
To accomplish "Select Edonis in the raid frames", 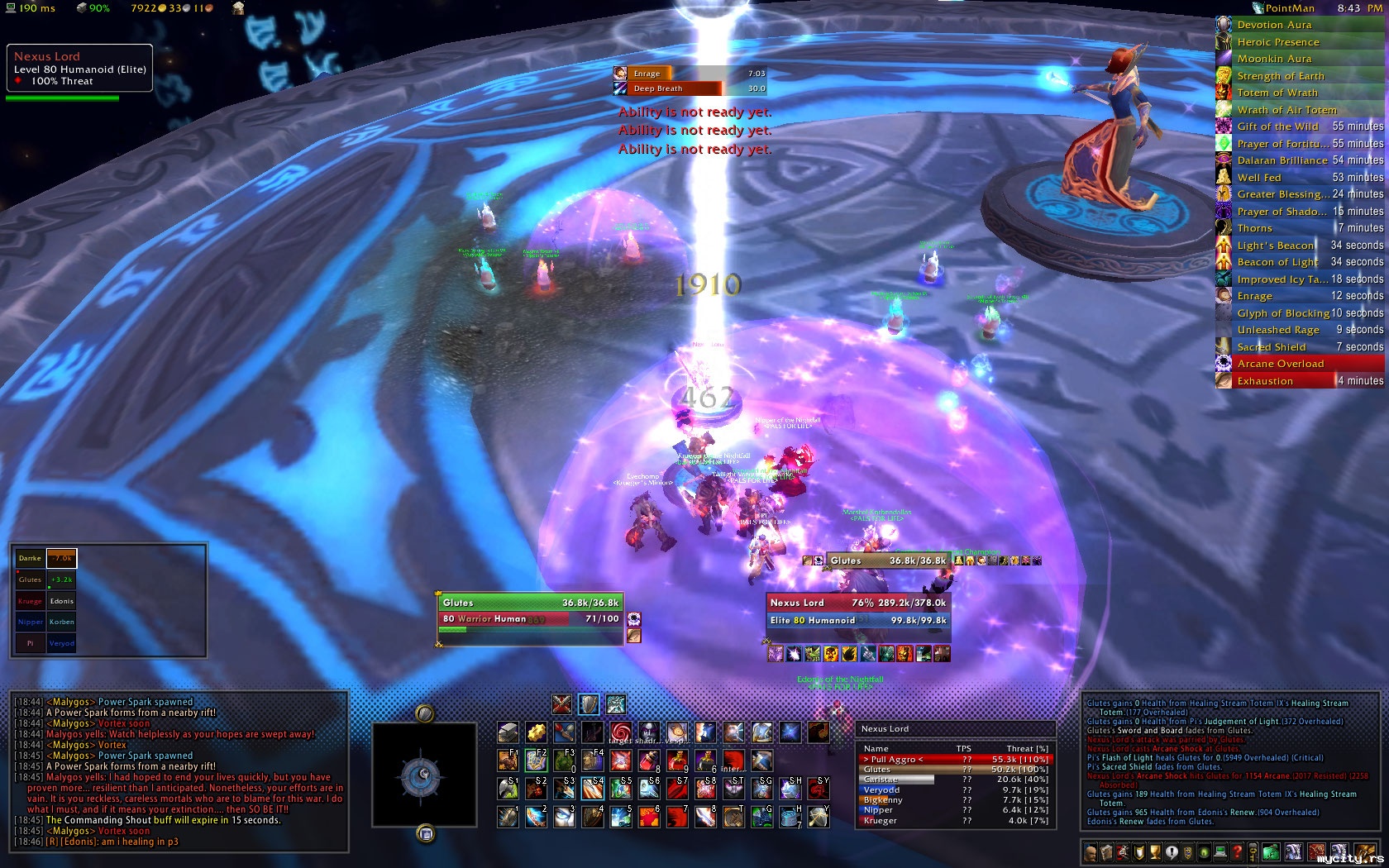I will coord(61,601).
